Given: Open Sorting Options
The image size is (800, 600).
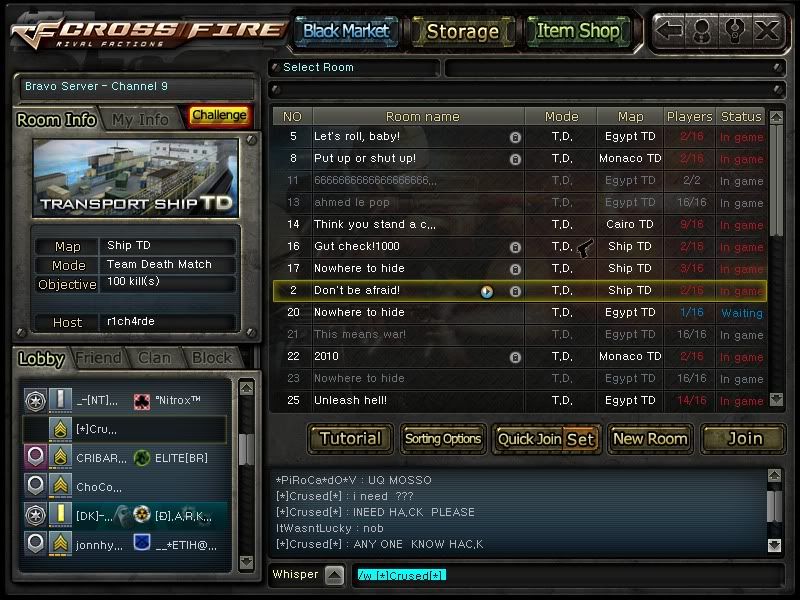Looking at the screenshot, I should coord(443,438).
